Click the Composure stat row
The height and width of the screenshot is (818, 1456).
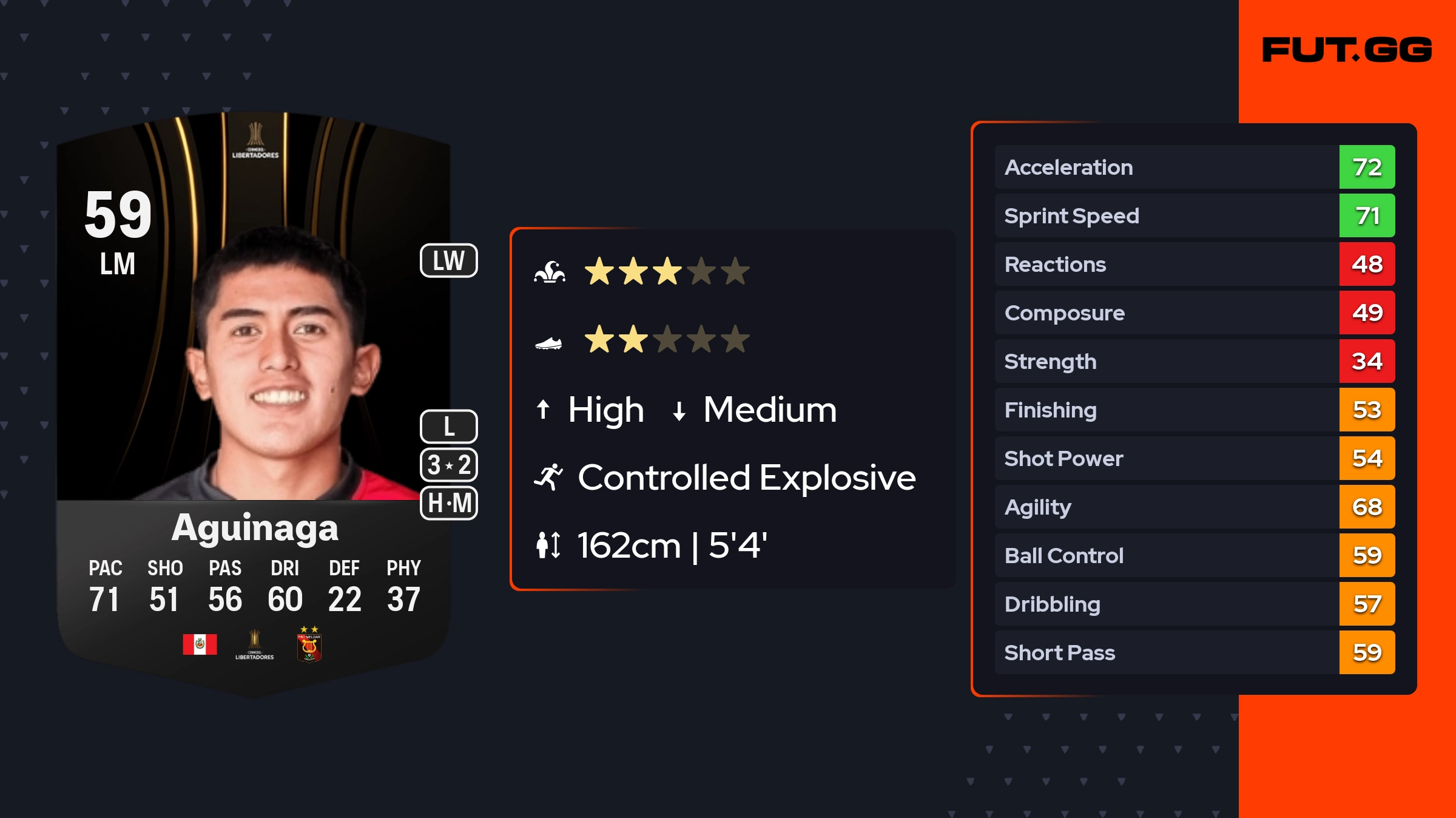point(1194,313)
